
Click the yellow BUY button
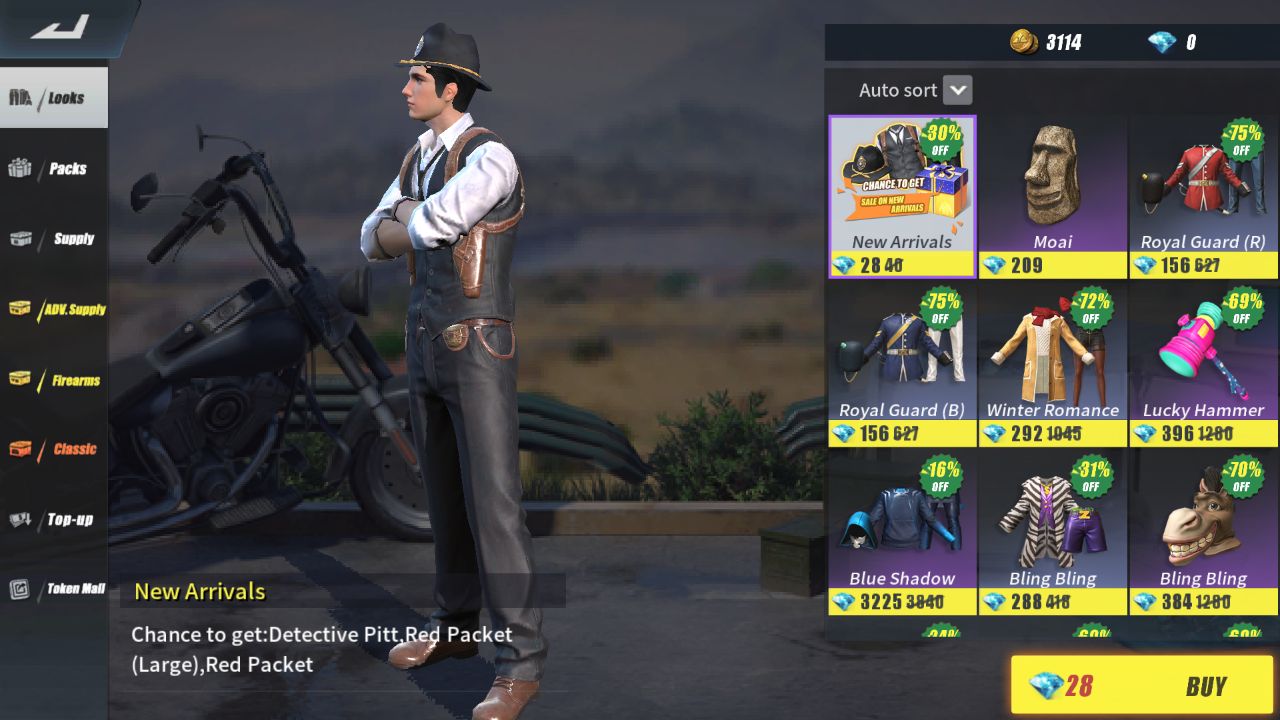pyautogui.click(x=1142, y=686)
